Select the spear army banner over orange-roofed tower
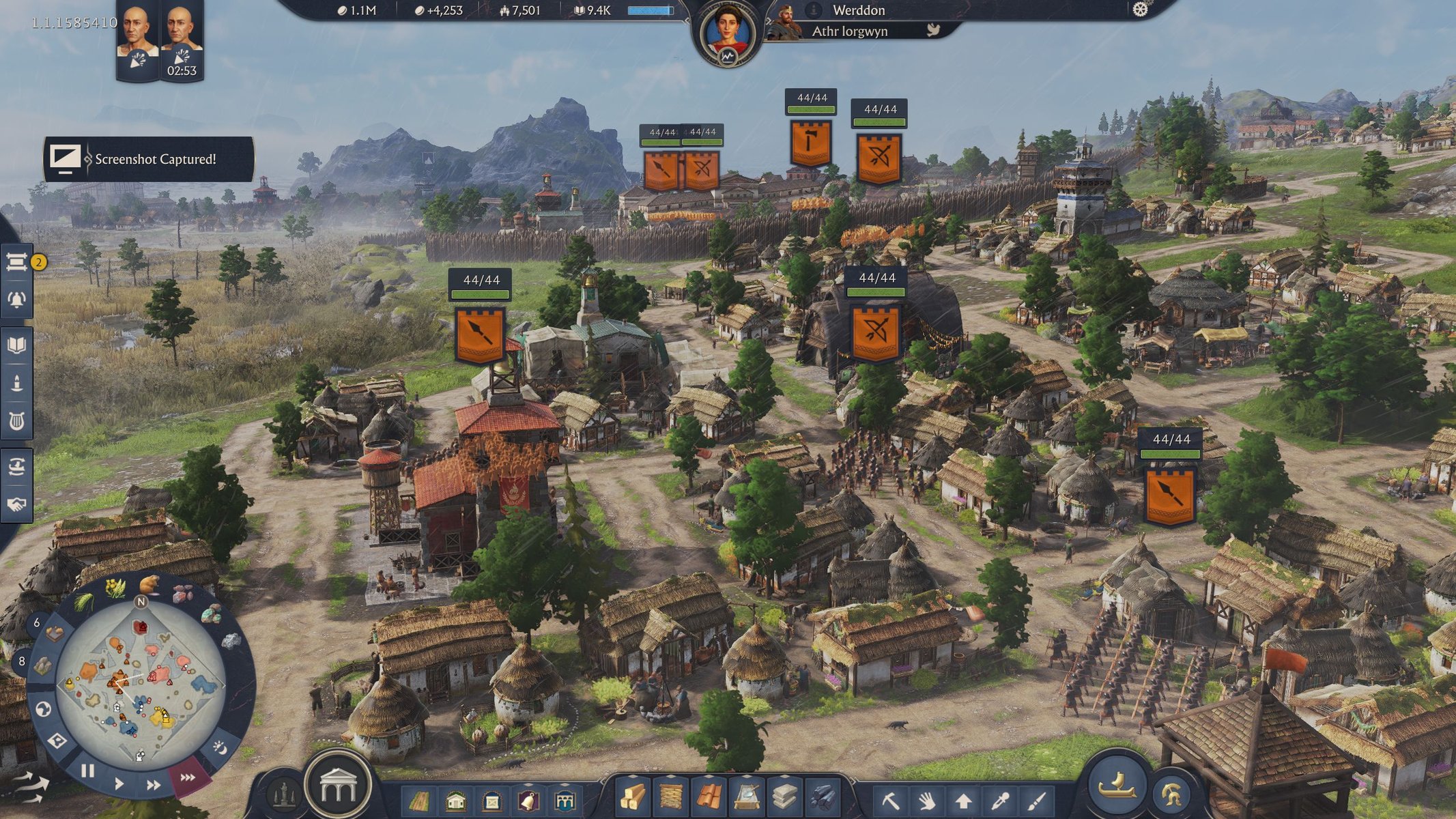1456x819 pixels. (x=480, y=334)
